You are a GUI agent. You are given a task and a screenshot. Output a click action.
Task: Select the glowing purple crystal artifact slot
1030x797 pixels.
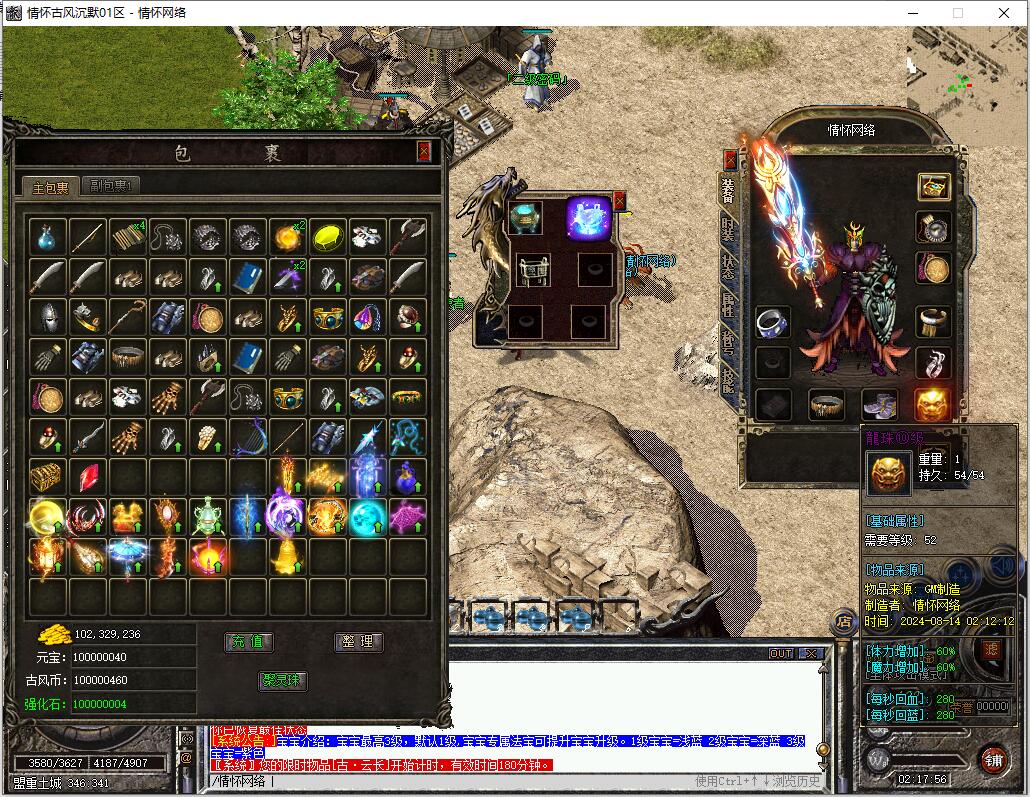tap(589, 217)
